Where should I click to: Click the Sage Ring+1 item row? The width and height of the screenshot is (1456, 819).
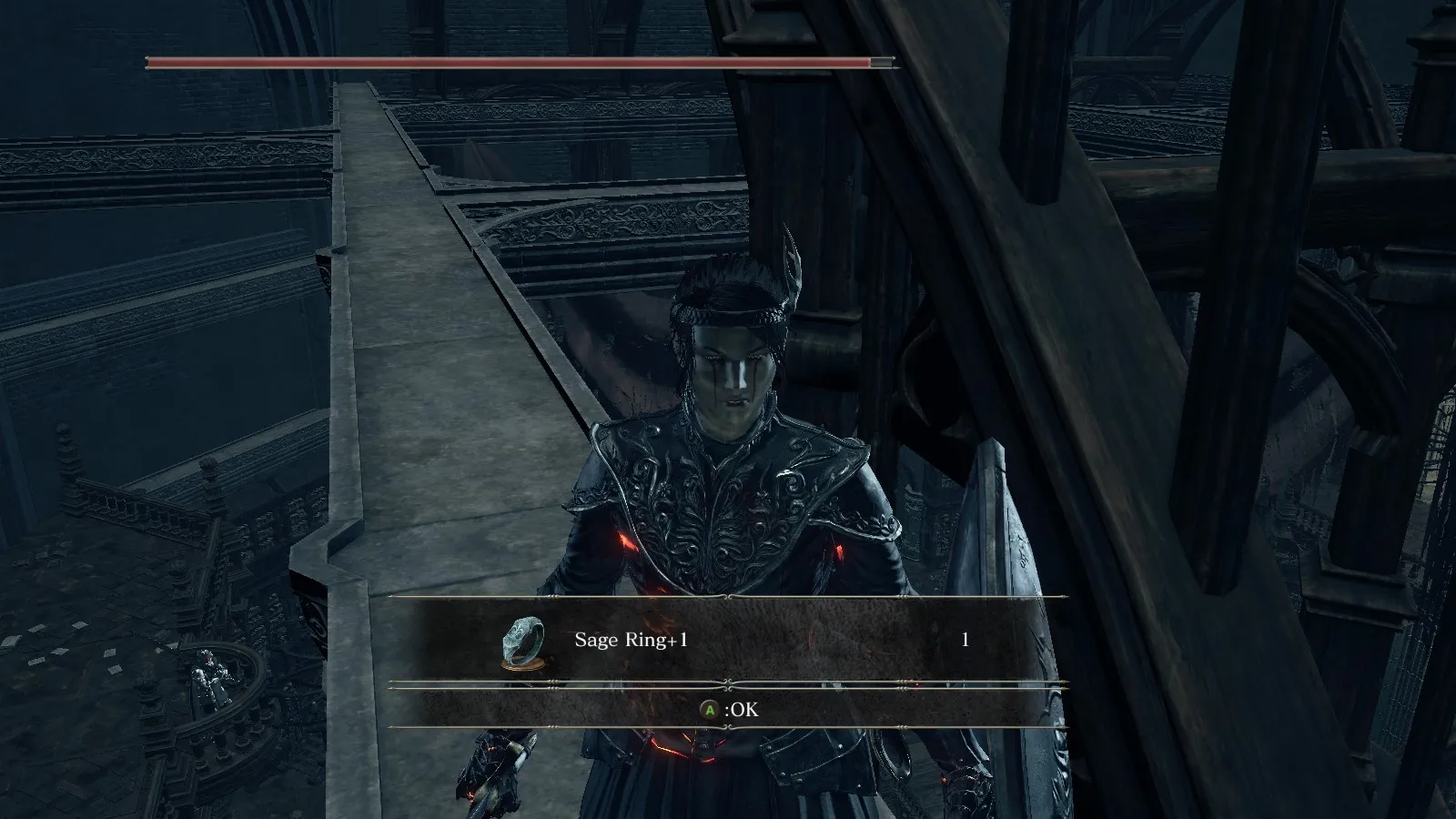[x=728, y=641]
